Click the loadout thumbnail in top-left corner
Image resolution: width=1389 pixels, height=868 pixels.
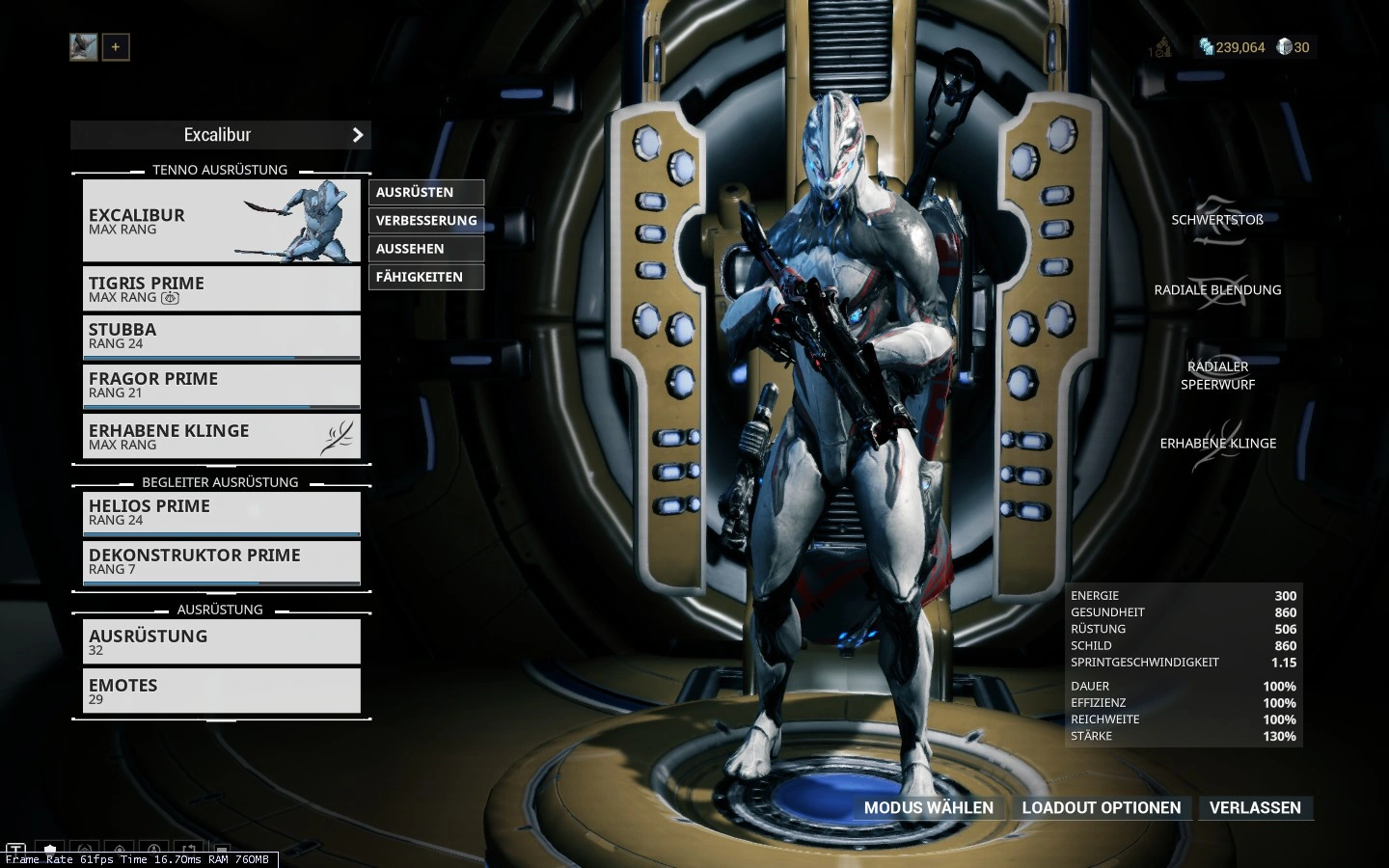(83, 46)
